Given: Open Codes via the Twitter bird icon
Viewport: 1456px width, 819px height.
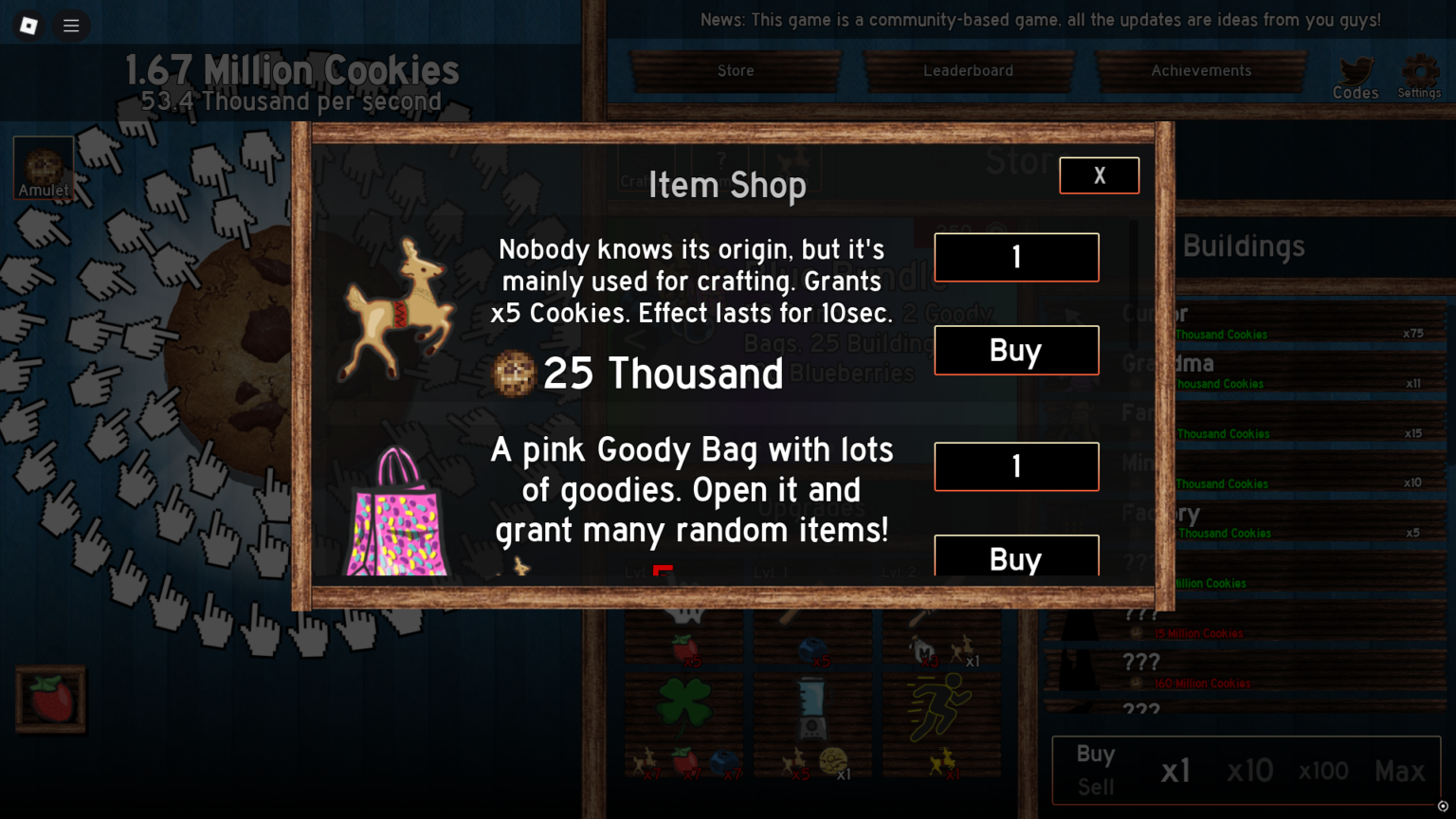Looking at the screenshot, I should 1355,68.
